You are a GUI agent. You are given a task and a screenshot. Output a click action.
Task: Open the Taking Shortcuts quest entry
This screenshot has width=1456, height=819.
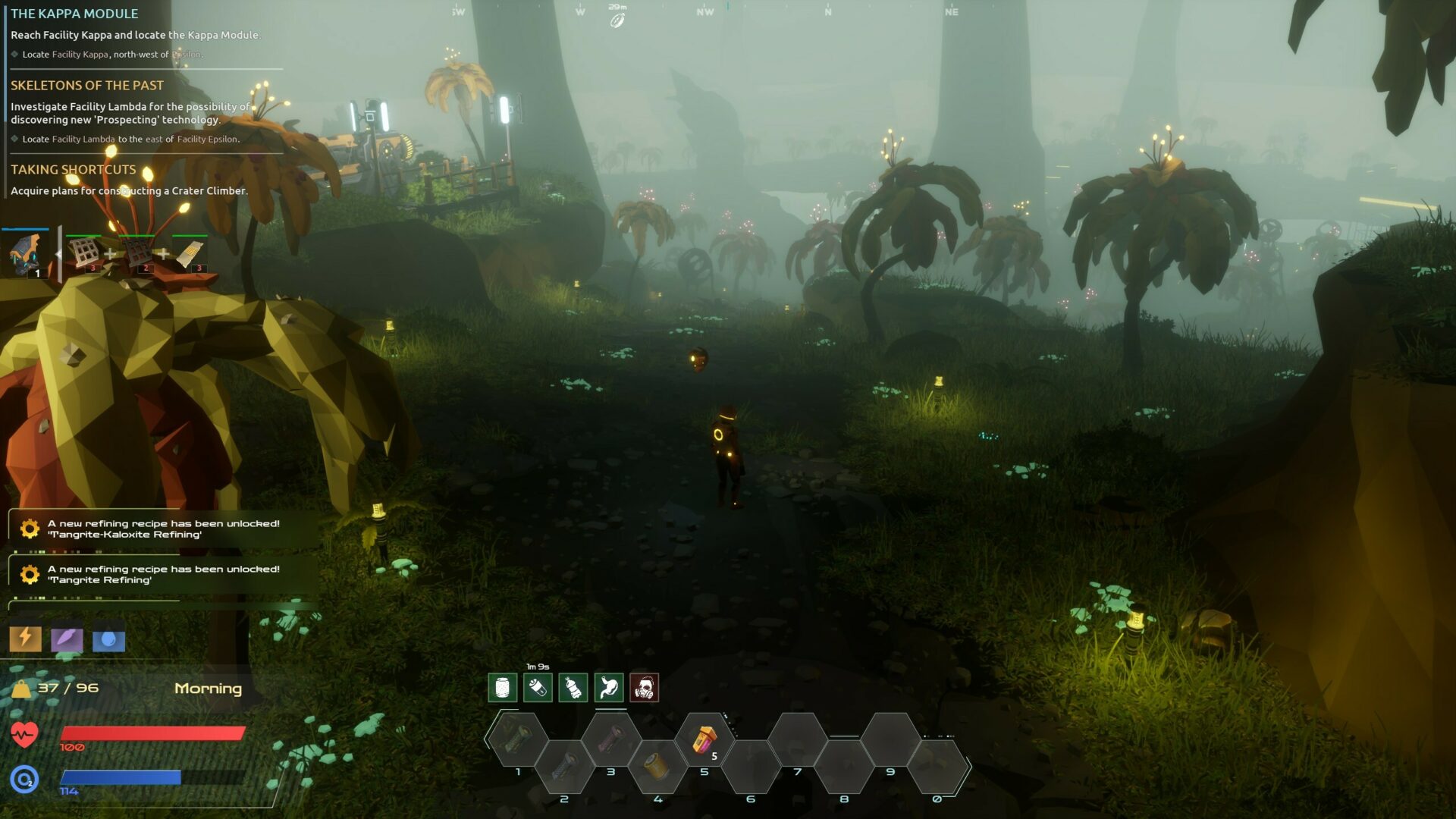pos(74,170)
